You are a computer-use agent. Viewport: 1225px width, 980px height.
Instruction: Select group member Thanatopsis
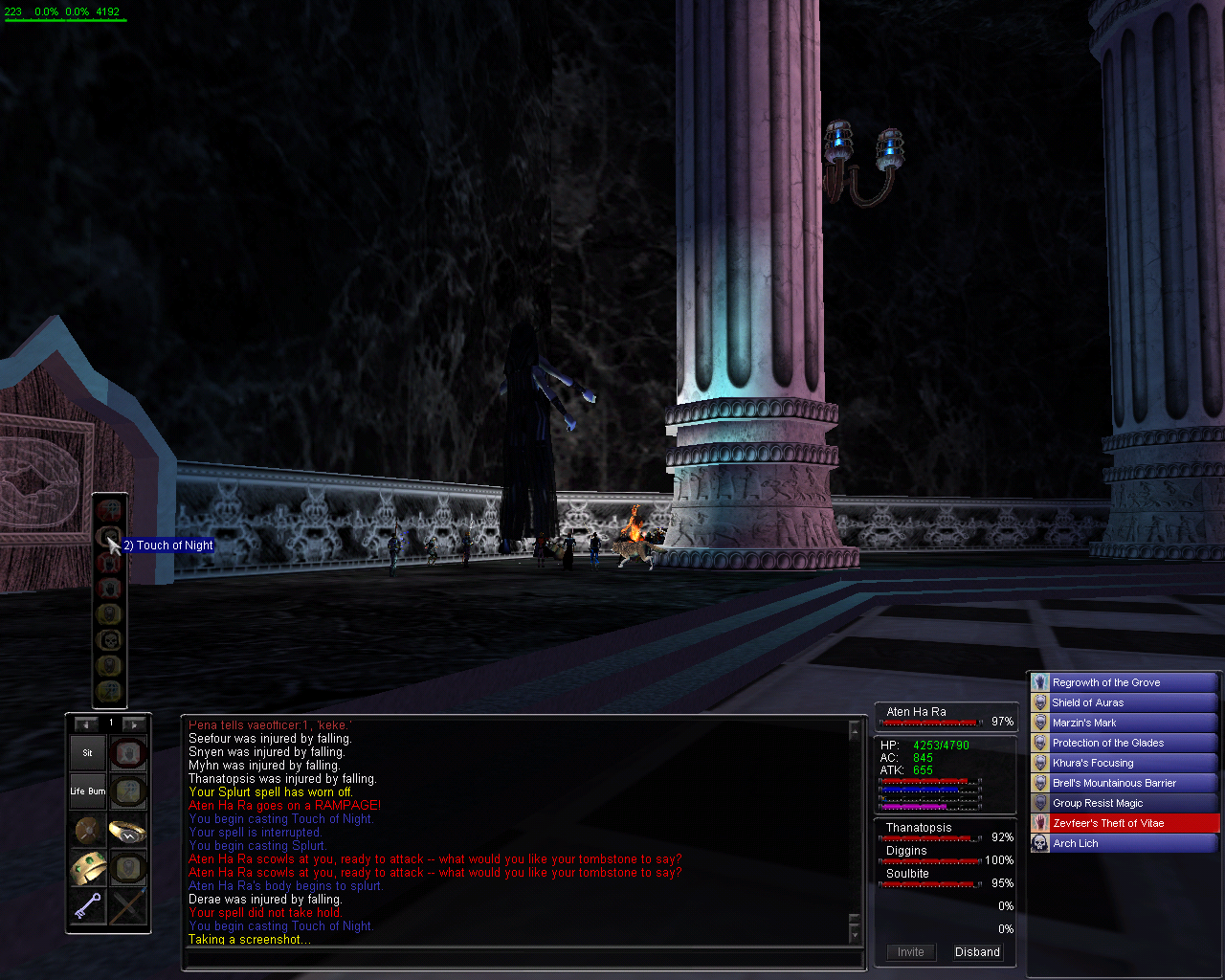tap(919, 828)
